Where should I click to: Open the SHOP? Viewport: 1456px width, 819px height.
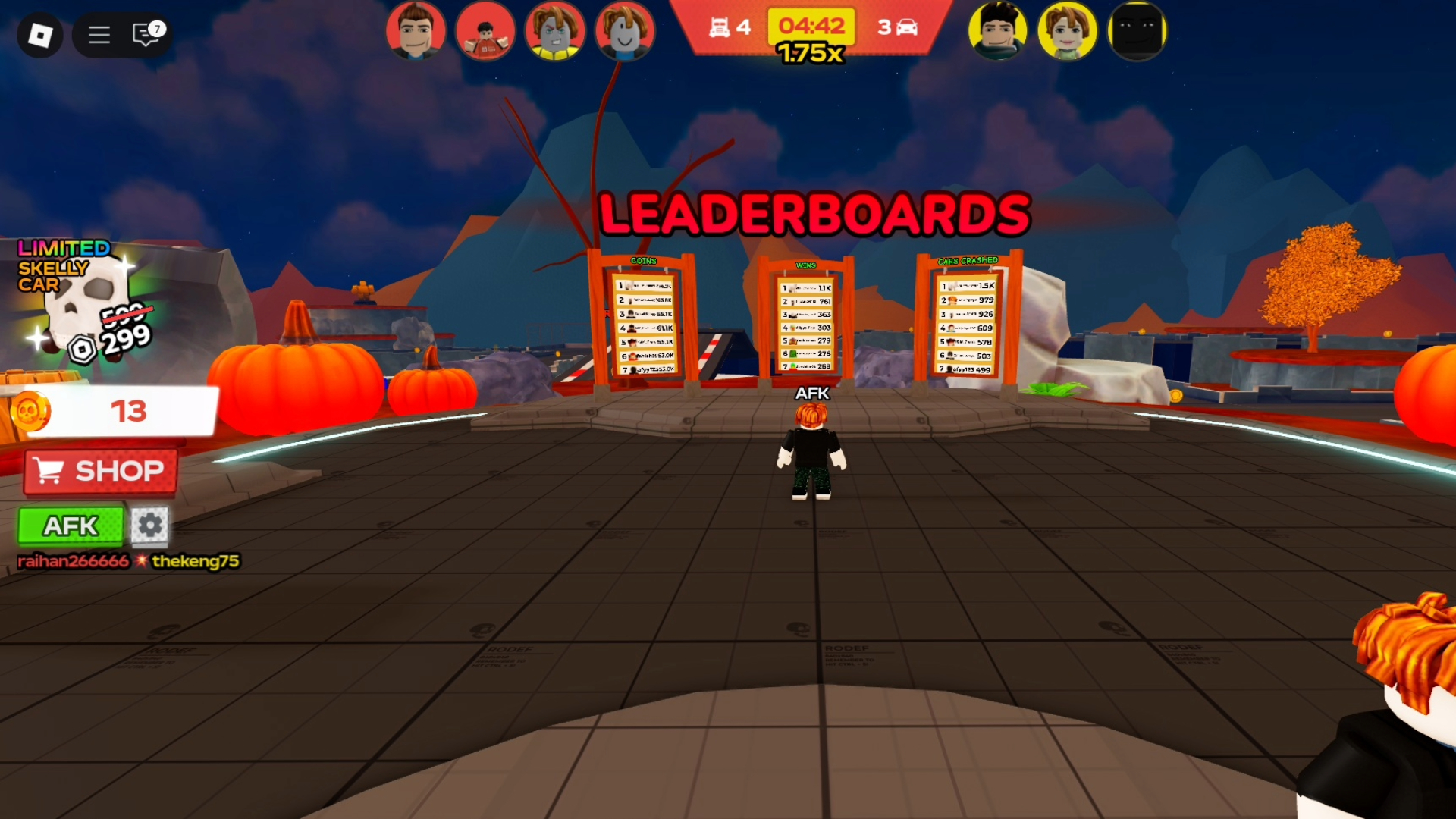[x=99, y=470]
